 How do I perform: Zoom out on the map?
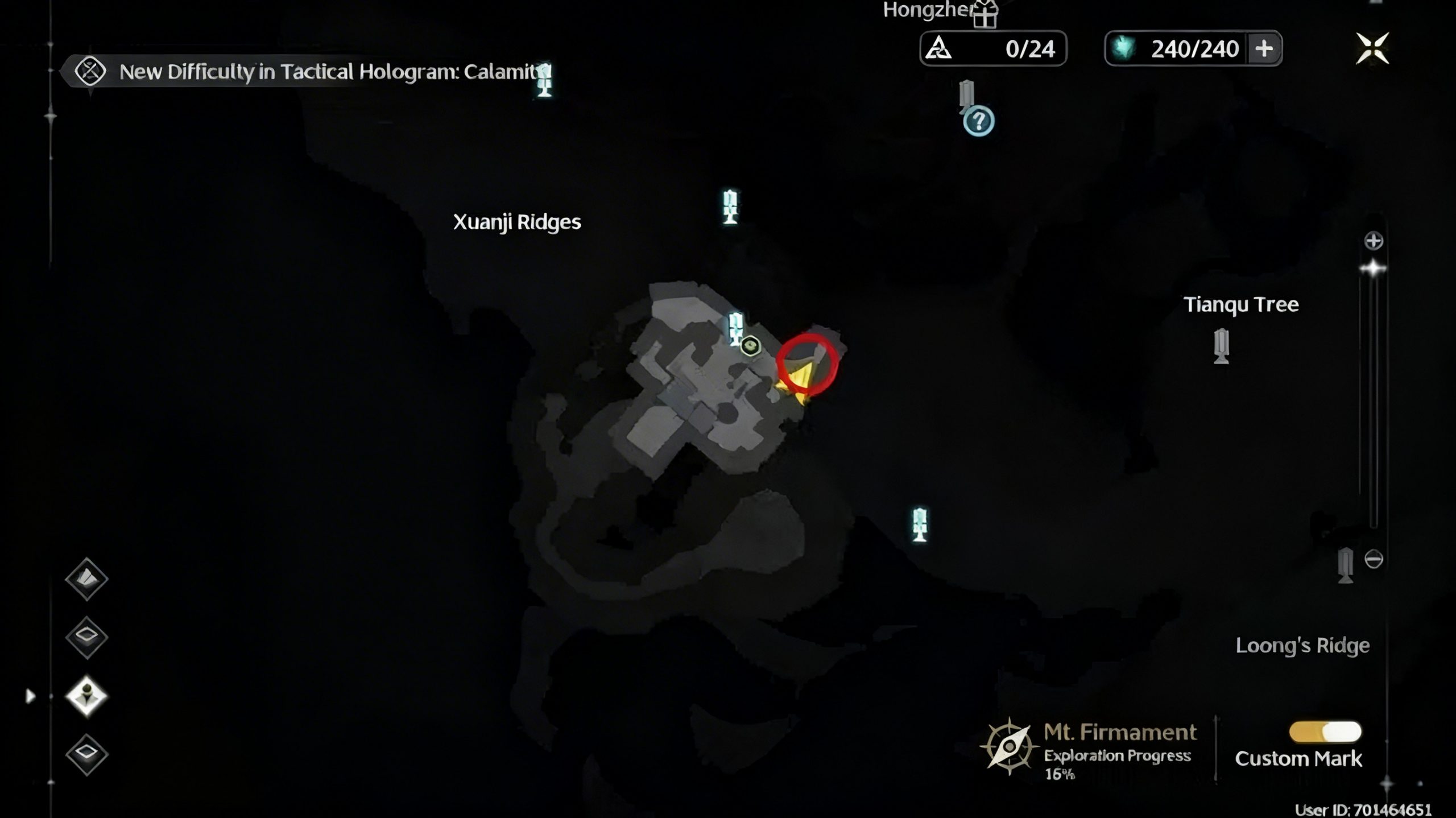pyautogui.click(x=1374, y=559)
